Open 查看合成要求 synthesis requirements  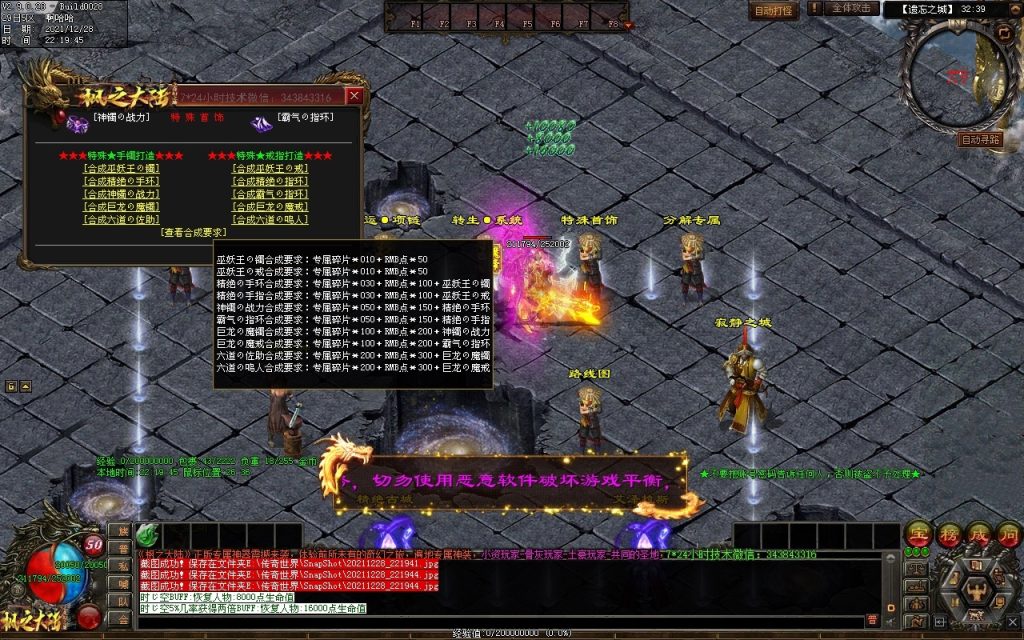[195, 232]
